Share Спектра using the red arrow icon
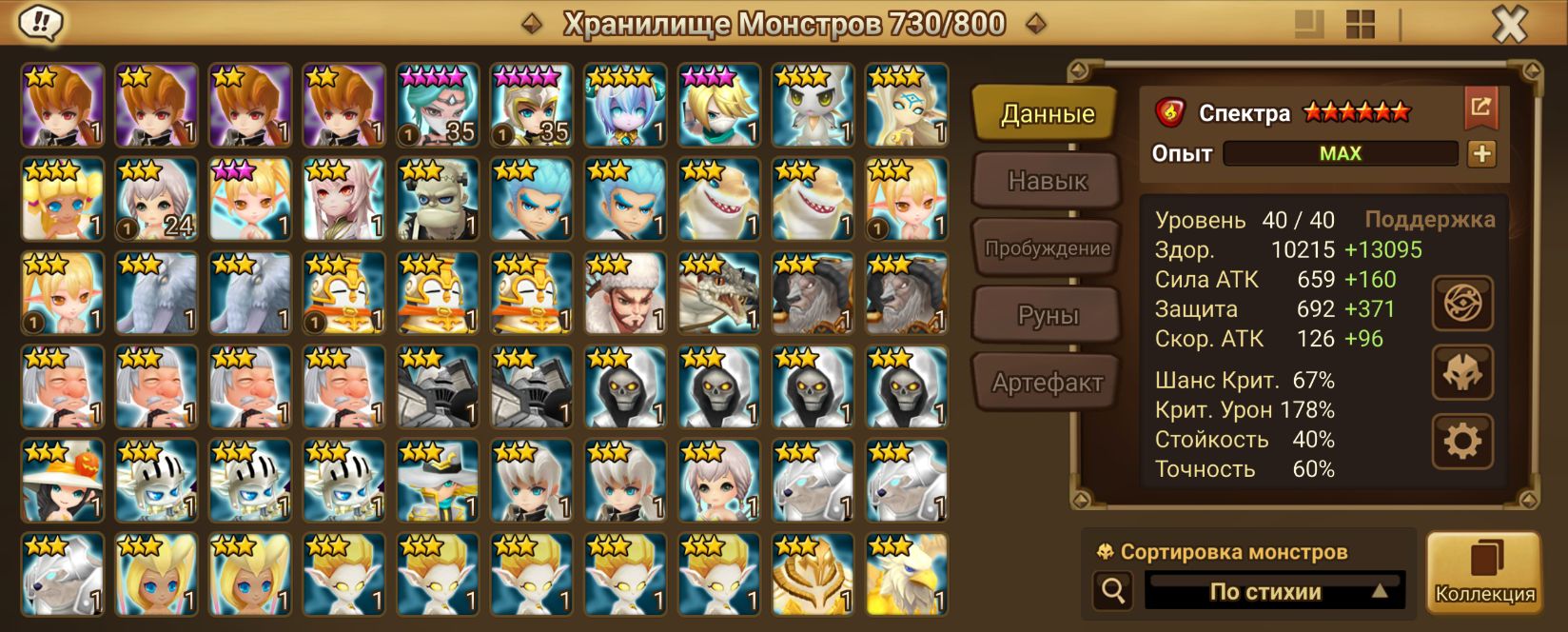This screenshot has width=1568, height=632. click(x=1480, y=109)
